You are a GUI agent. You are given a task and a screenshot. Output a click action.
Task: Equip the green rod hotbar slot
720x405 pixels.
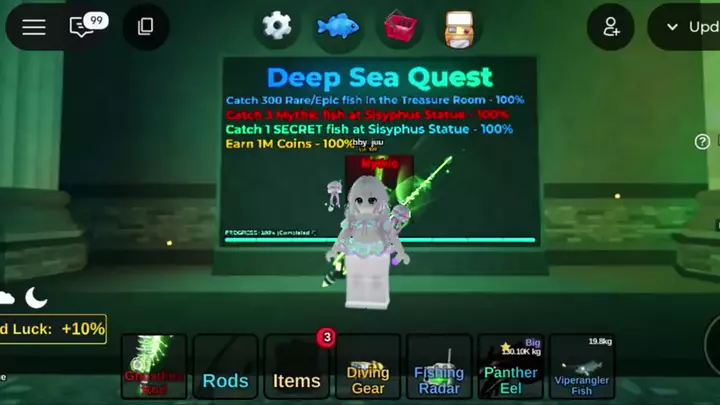pyautogui.click(x=154, y=367)
